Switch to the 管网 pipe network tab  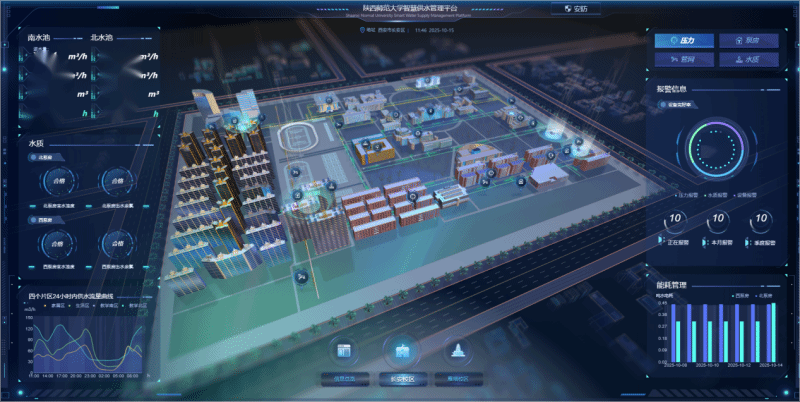(683, 60)
